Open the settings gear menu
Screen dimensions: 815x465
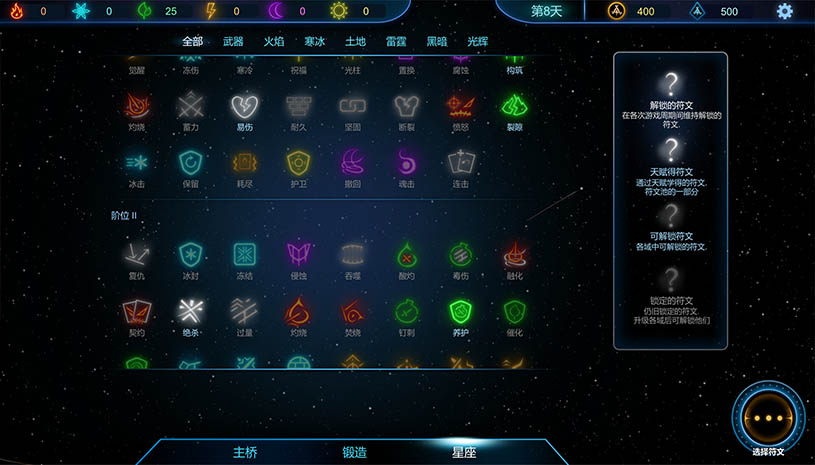(x=785, y=11)
